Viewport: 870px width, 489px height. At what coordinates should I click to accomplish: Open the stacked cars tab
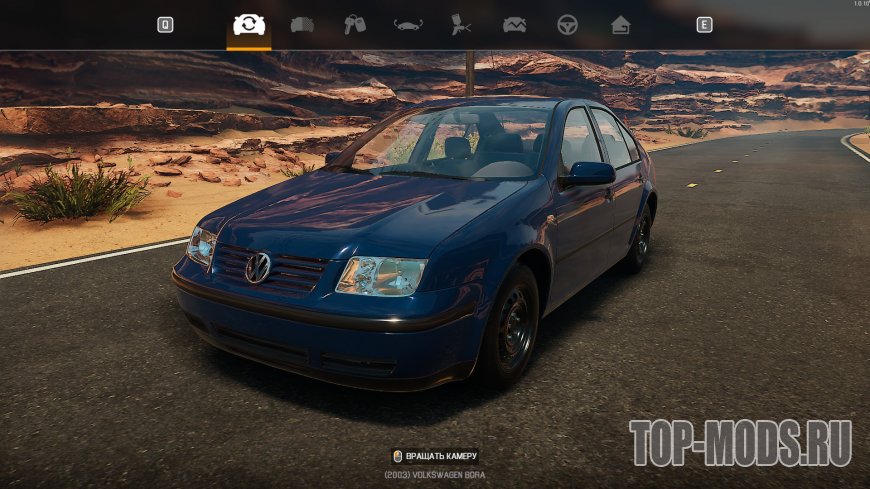[302, 25]
